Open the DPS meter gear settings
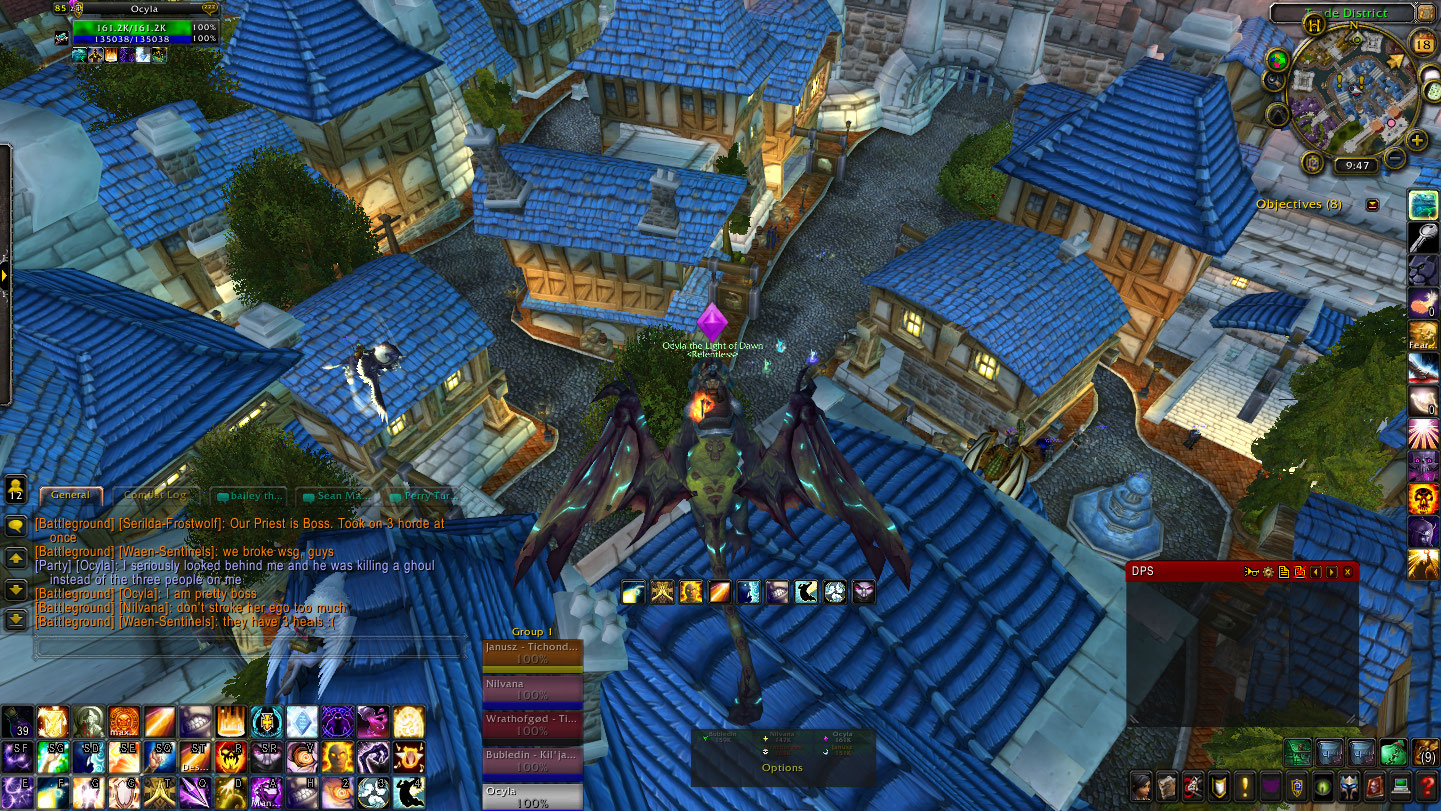 (x=1268, y=572)
